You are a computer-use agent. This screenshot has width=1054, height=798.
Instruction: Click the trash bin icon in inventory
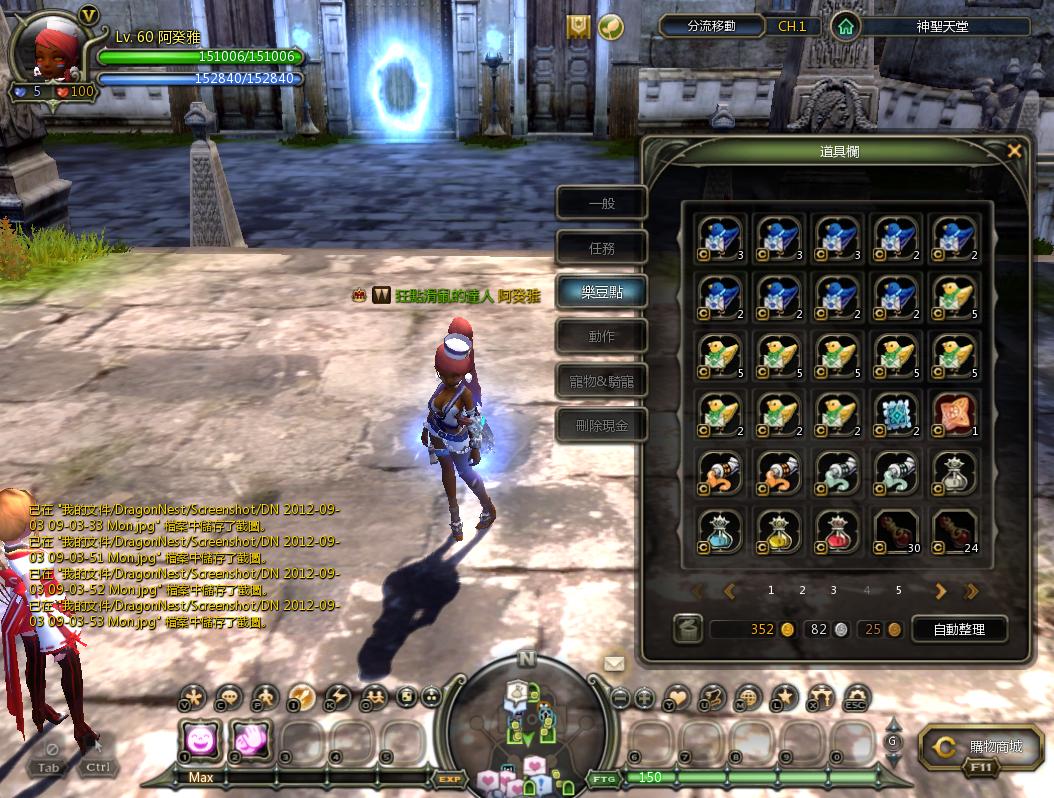(687, 629)
